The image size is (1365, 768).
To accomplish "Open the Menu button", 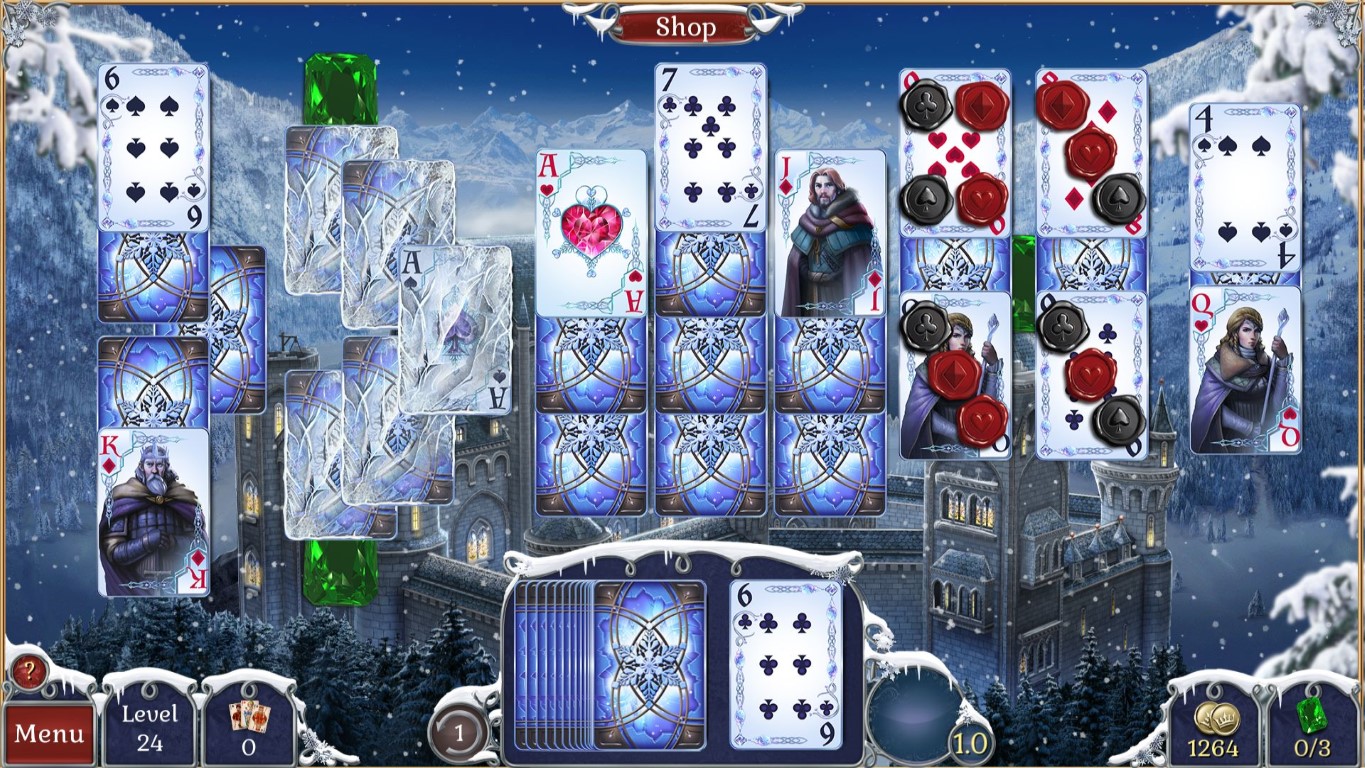I will point(50,733).
